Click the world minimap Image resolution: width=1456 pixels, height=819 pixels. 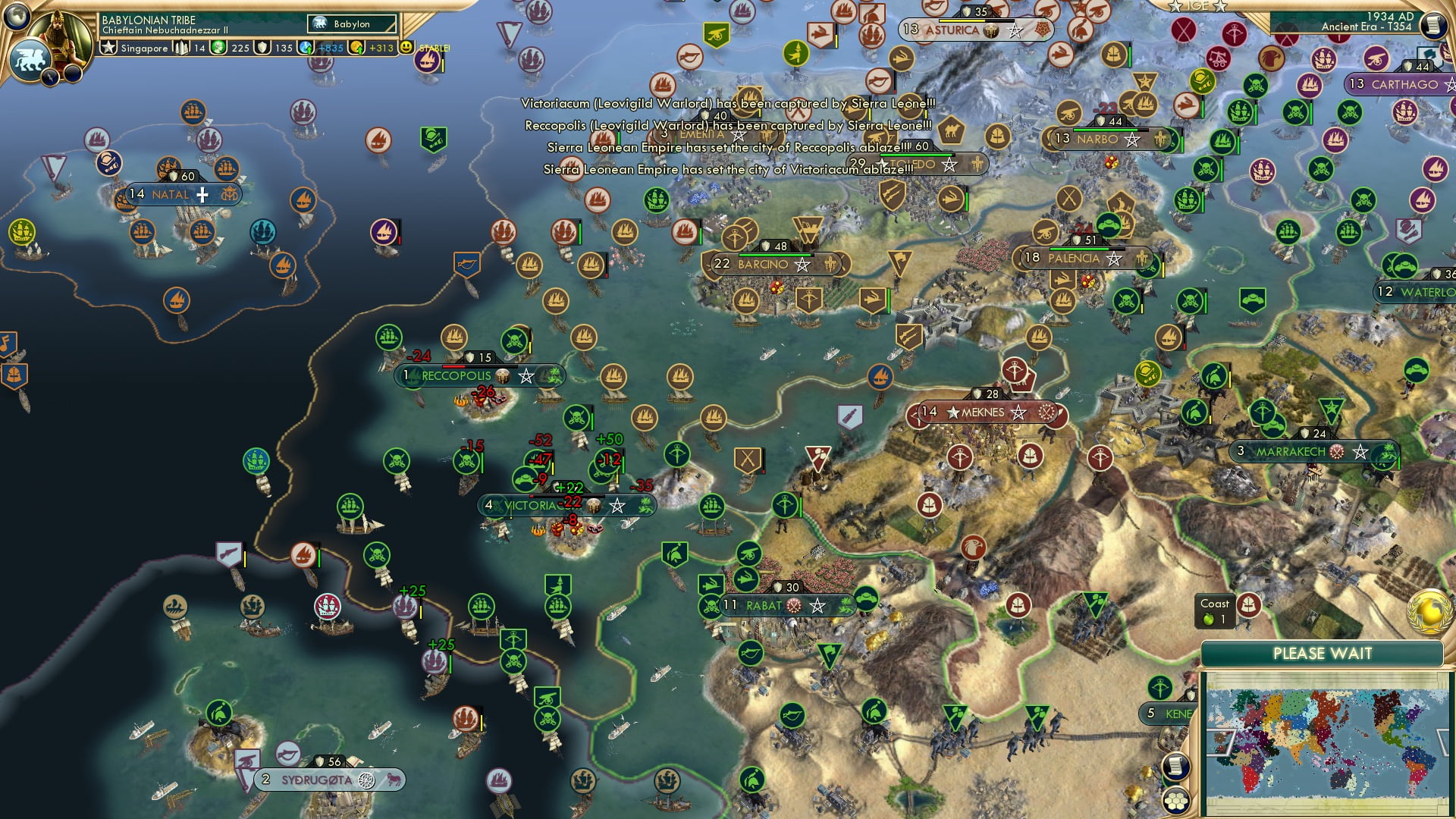[x=1325, y=743]
